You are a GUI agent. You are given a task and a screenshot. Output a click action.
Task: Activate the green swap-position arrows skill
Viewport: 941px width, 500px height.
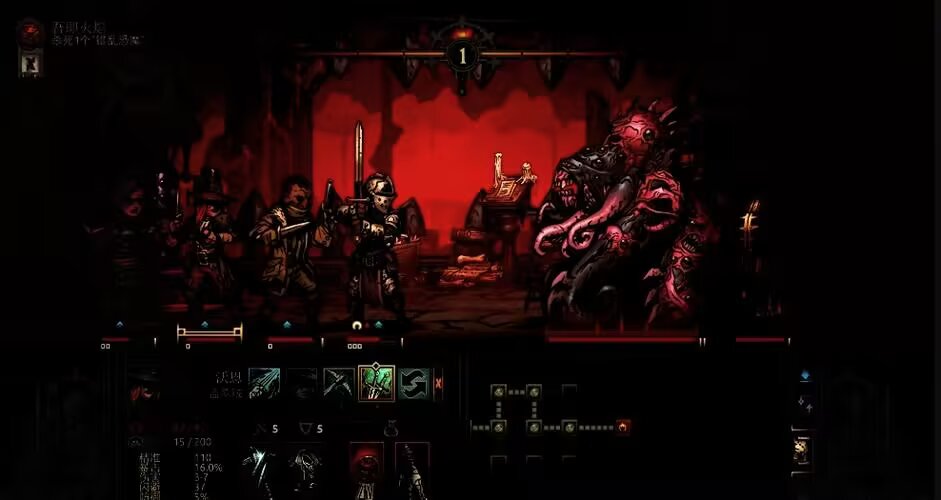[414, 383]
